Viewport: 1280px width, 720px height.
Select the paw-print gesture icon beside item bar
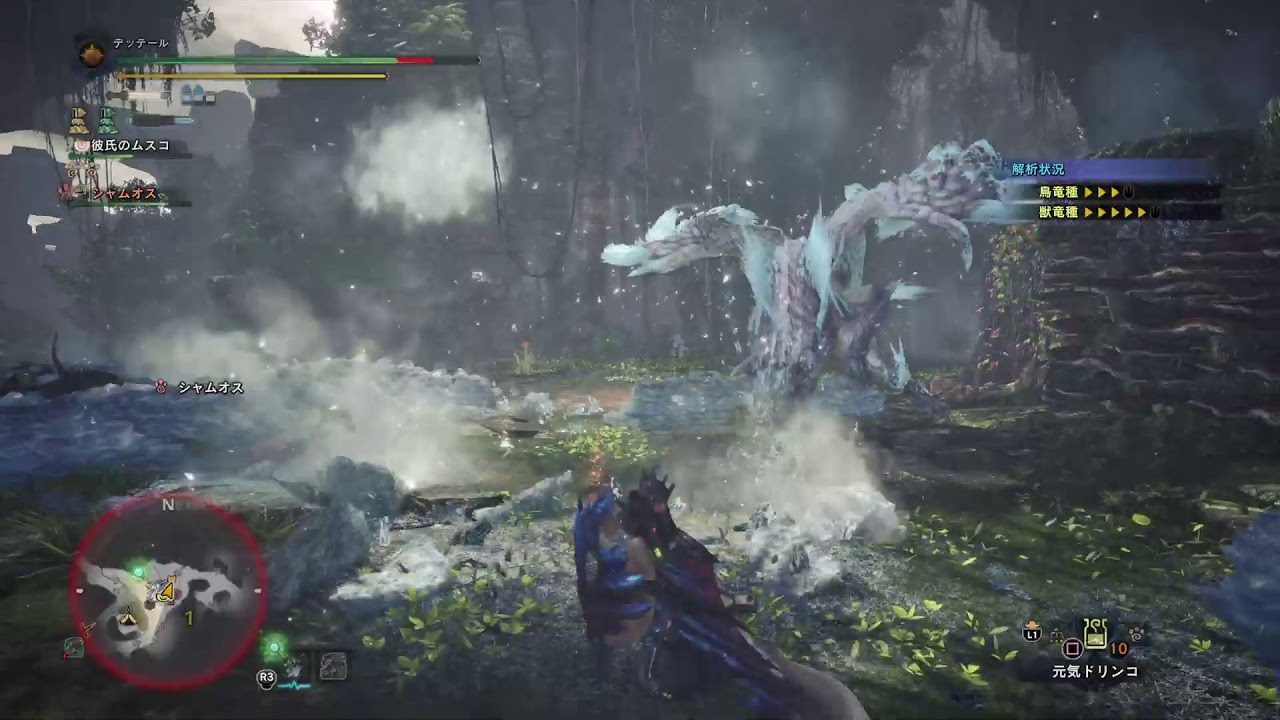coord(1136,635)
